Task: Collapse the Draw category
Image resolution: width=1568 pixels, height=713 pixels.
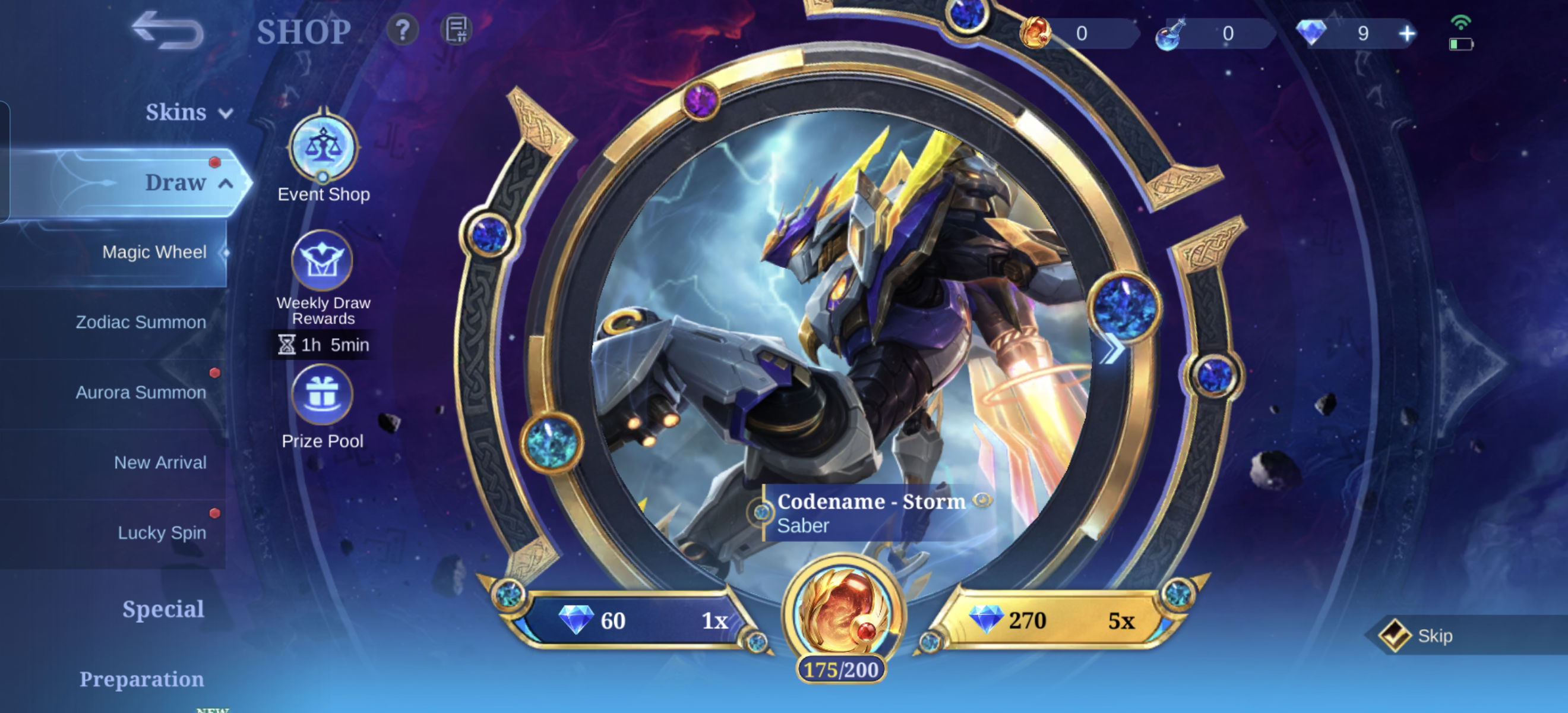Action: pyautogui.click(x=188, y=182)
